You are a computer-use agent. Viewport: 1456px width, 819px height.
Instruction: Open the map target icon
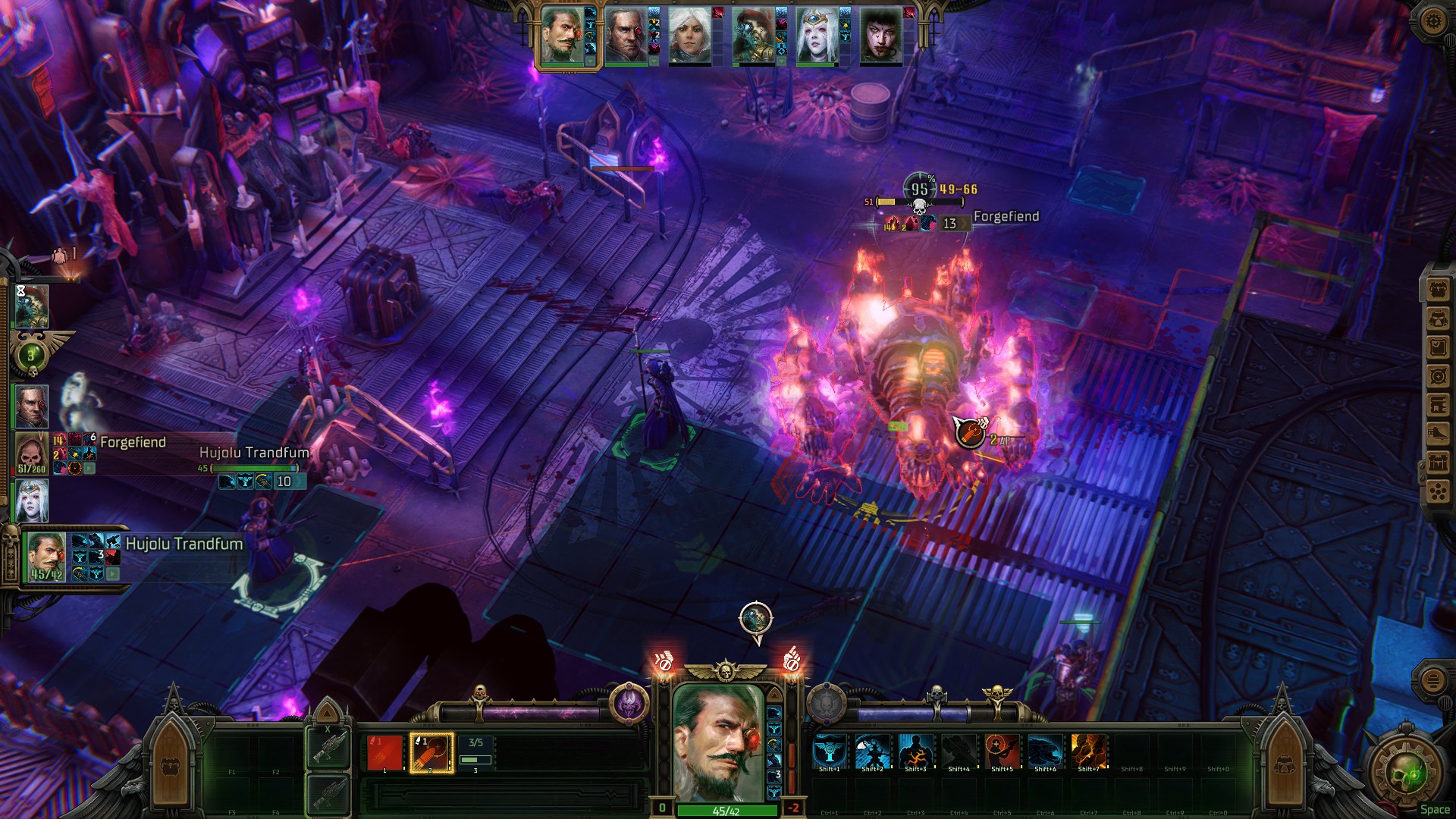point(1438,376)
